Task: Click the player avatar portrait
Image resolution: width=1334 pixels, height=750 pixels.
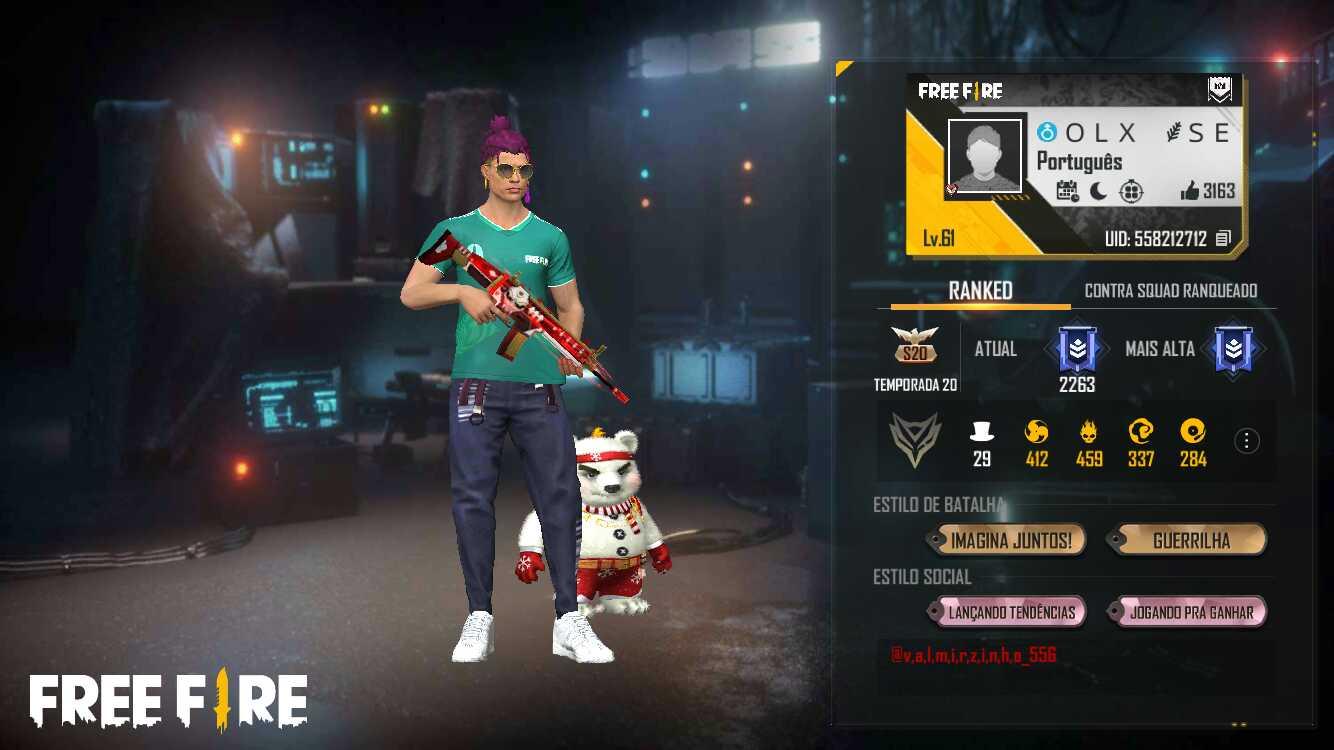Action: click(984, 155)
